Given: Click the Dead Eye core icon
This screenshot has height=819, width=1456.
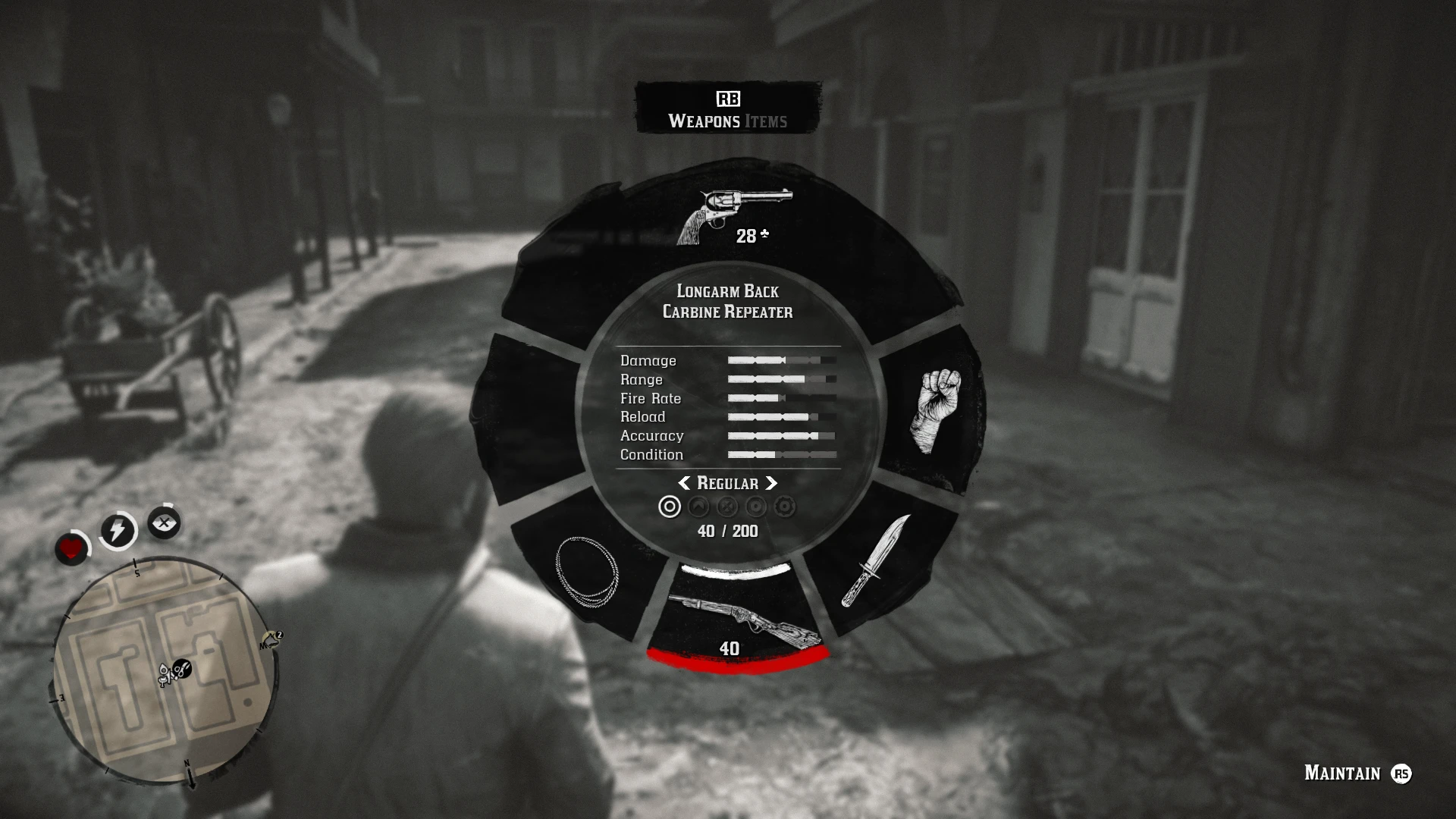Looking at the screenshot, I should (x=165, y=522).
